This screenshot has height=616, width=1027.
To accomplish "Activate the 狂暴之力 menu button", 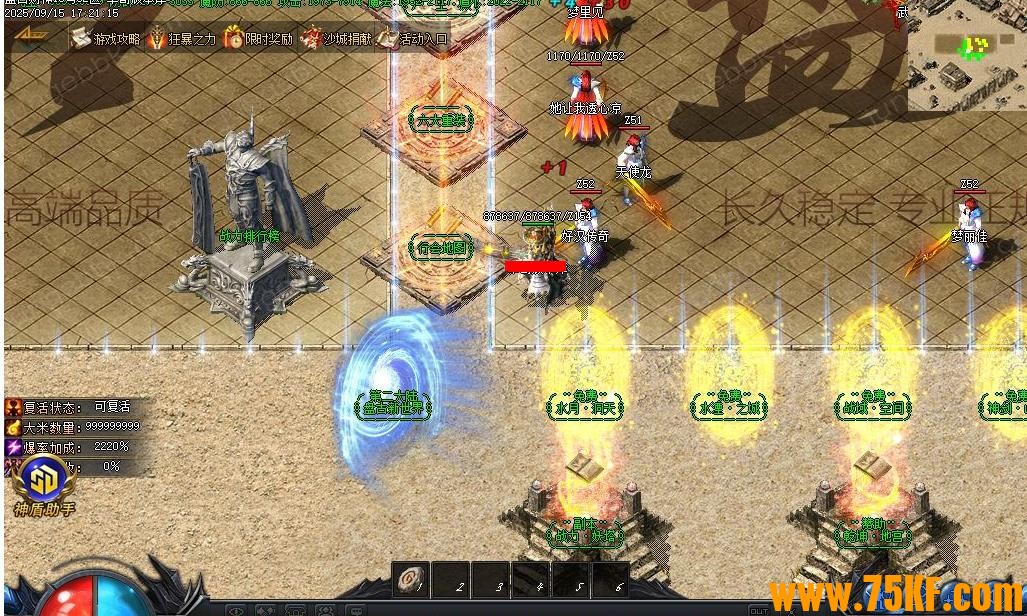I will point(182,39).
